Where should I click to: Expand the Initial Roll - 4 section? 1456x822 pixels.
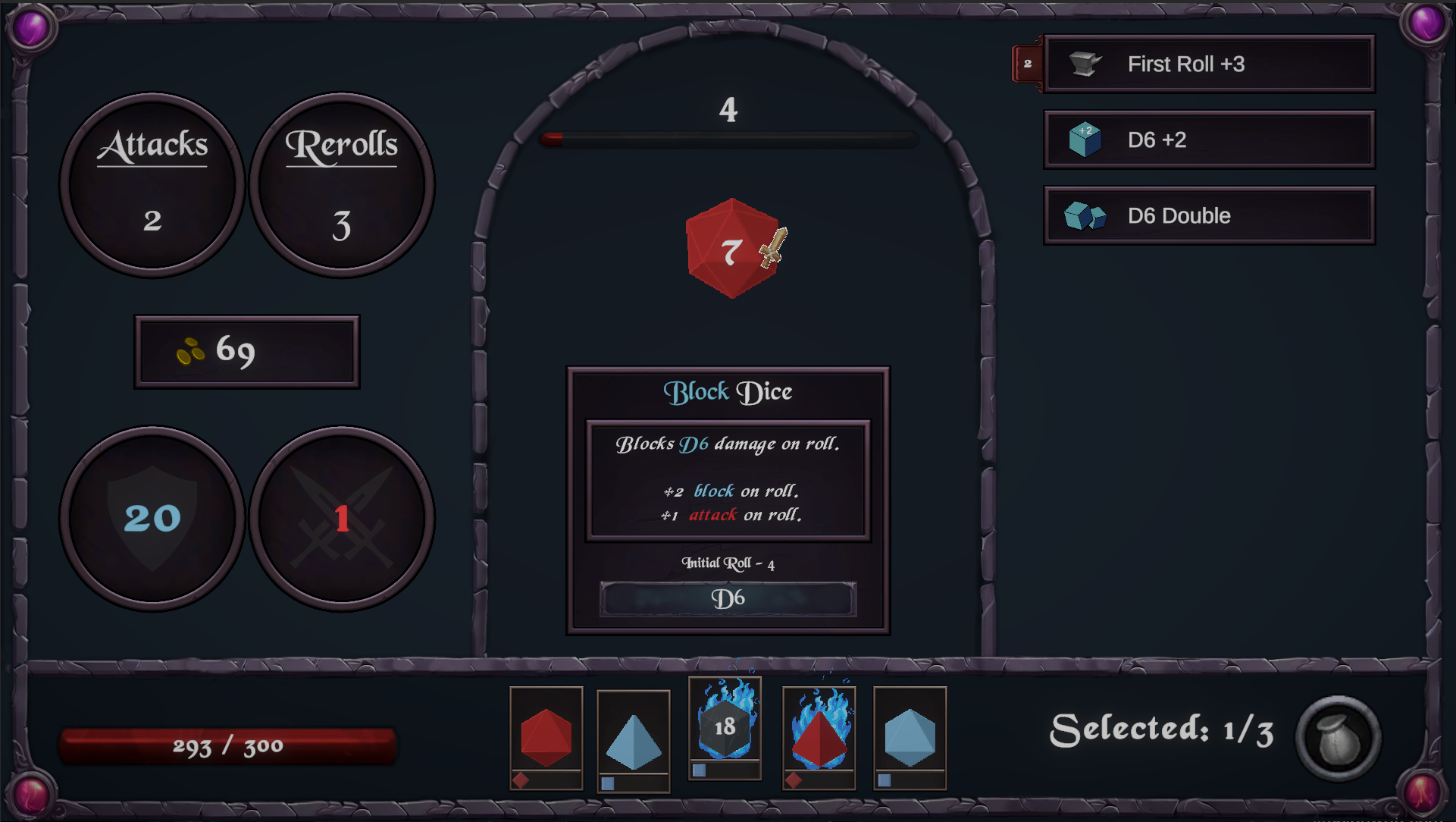[726, 563]
